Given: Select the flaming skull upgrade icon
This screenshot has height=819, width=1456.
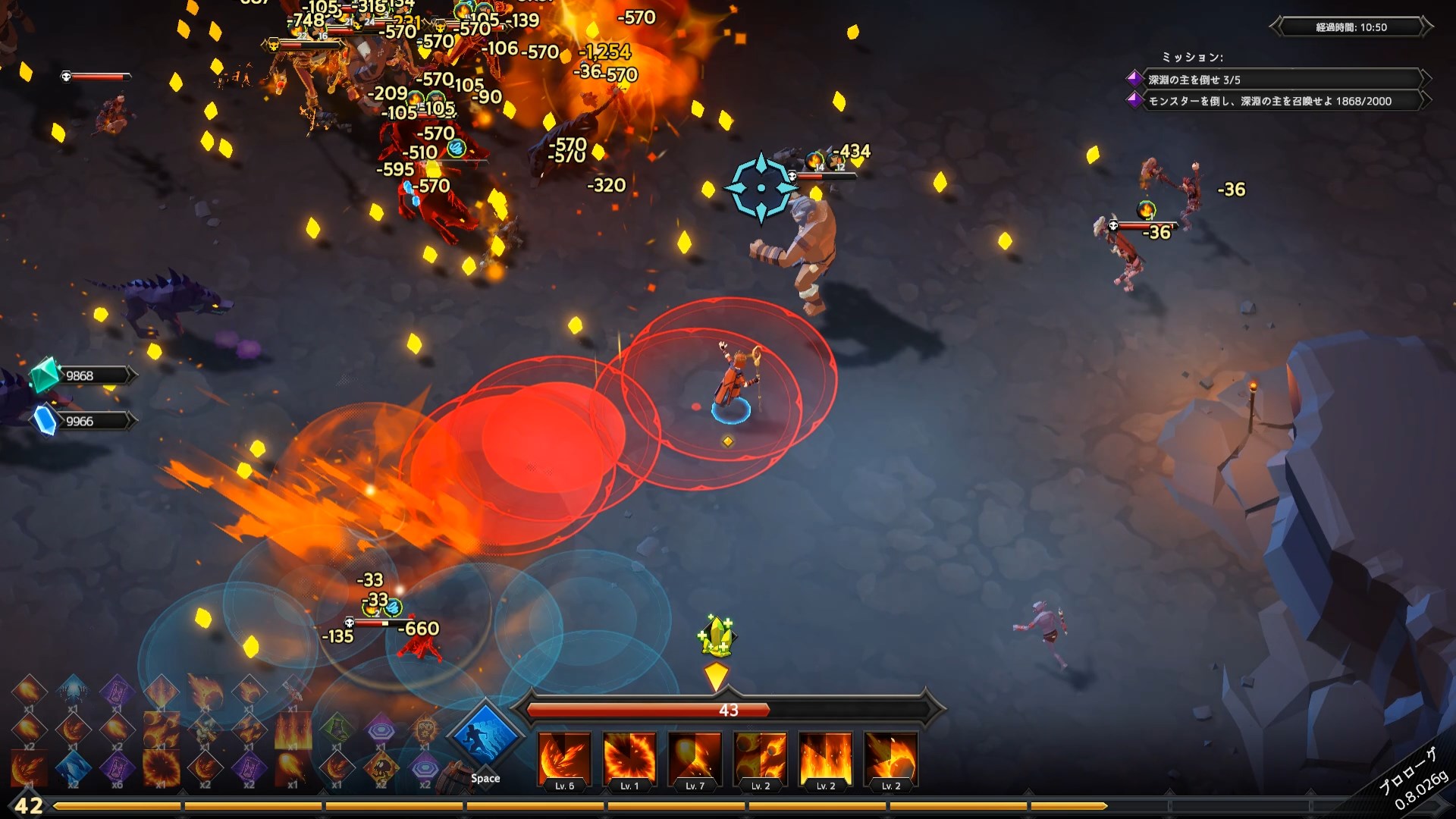Looking at the screenshot, I should (x=425, y=729).
